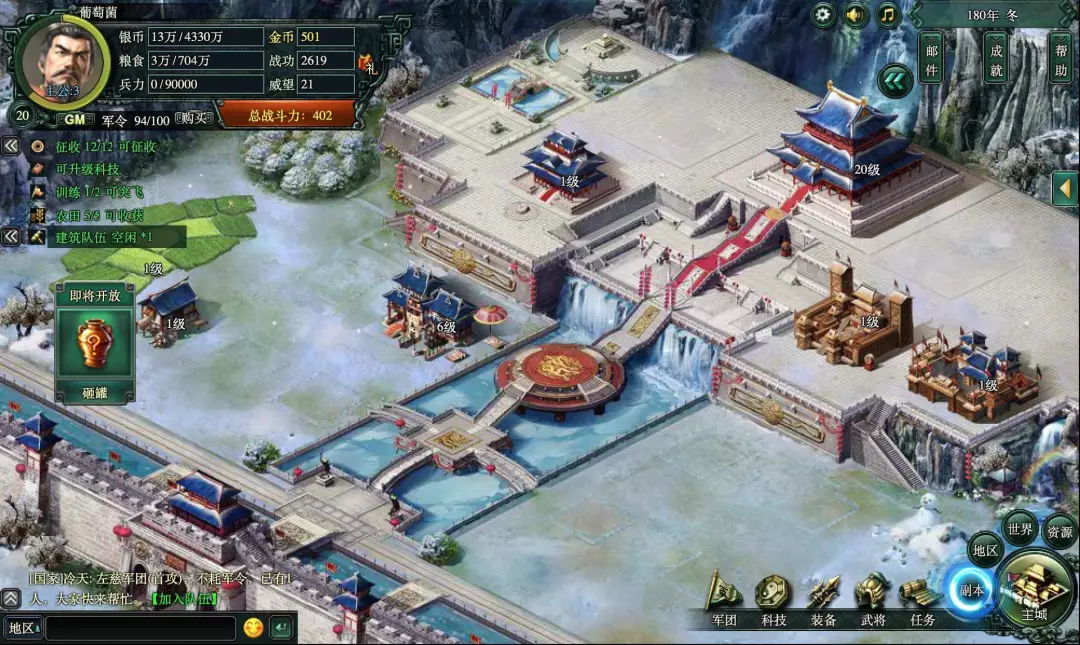Toggle the music note icon
This screenshot has height=645, width=1080.
pos(888,15)
